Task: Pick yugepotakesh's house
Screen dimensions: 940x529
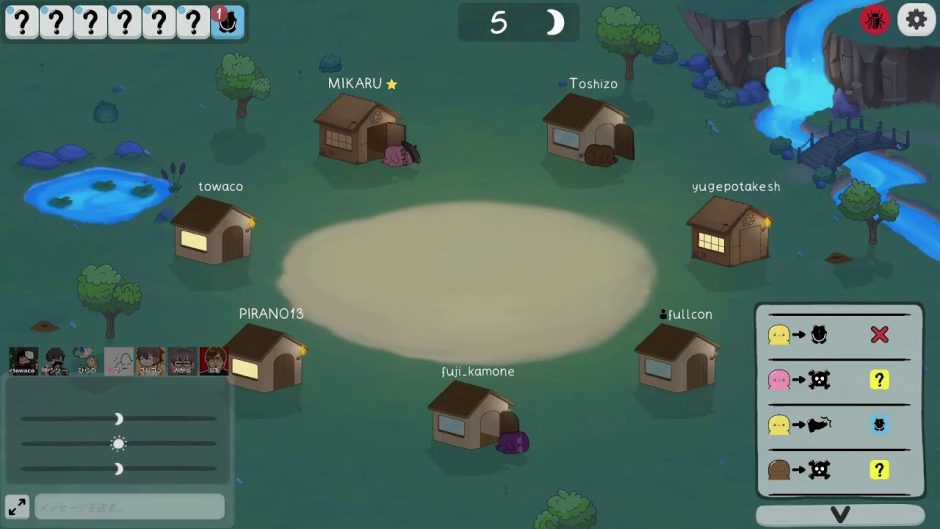Action: (729, 231)
